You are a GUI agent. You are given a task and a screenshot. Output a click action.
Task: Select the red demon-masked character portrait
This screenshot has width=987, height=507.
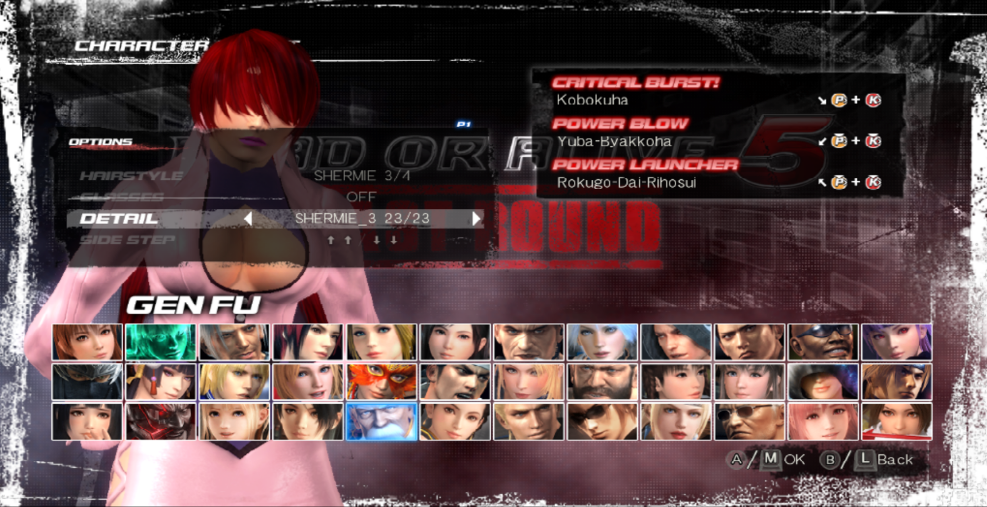point(160,422)
